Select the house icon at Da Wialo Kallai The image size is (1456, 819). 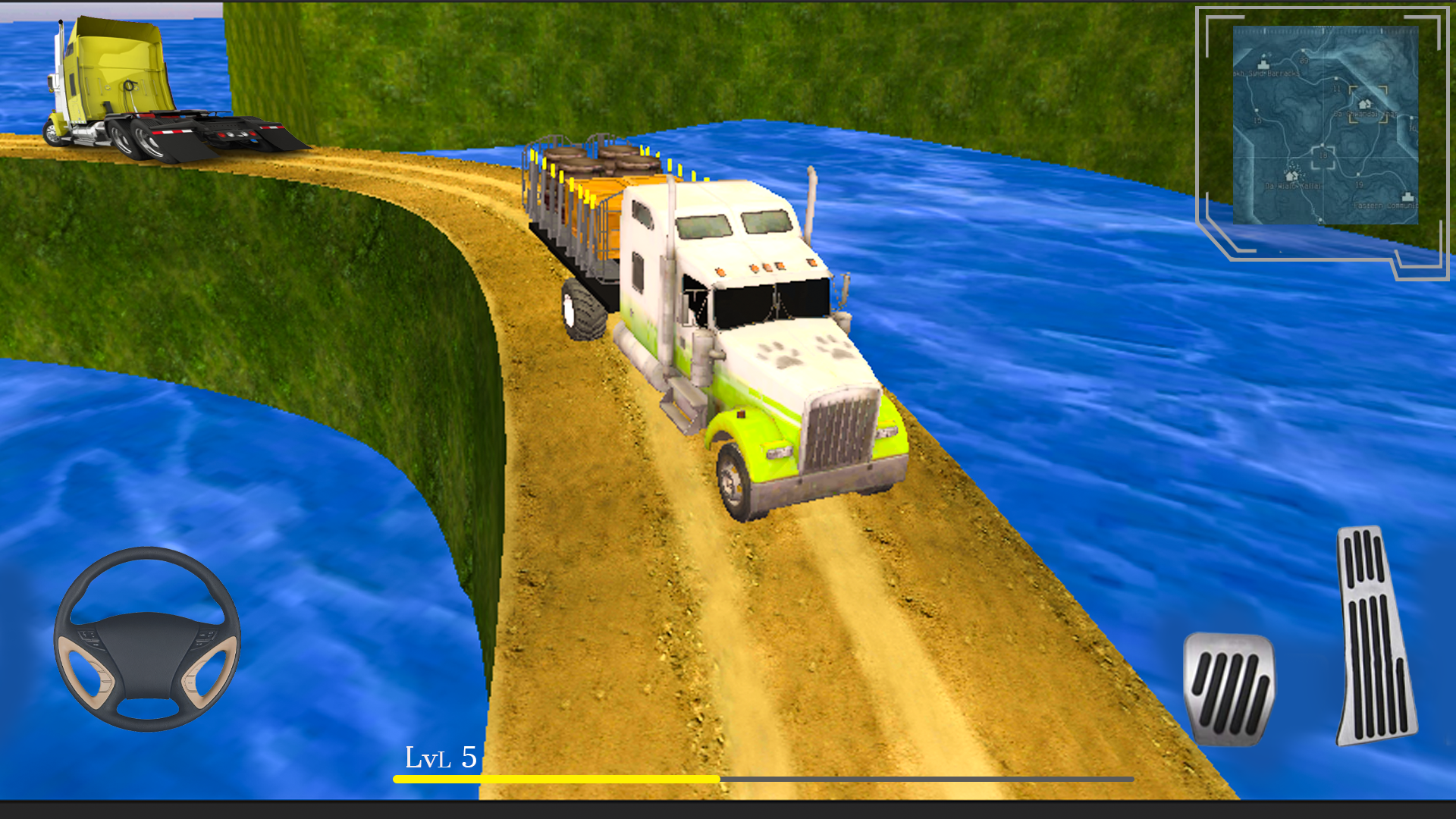point(1289,174)
